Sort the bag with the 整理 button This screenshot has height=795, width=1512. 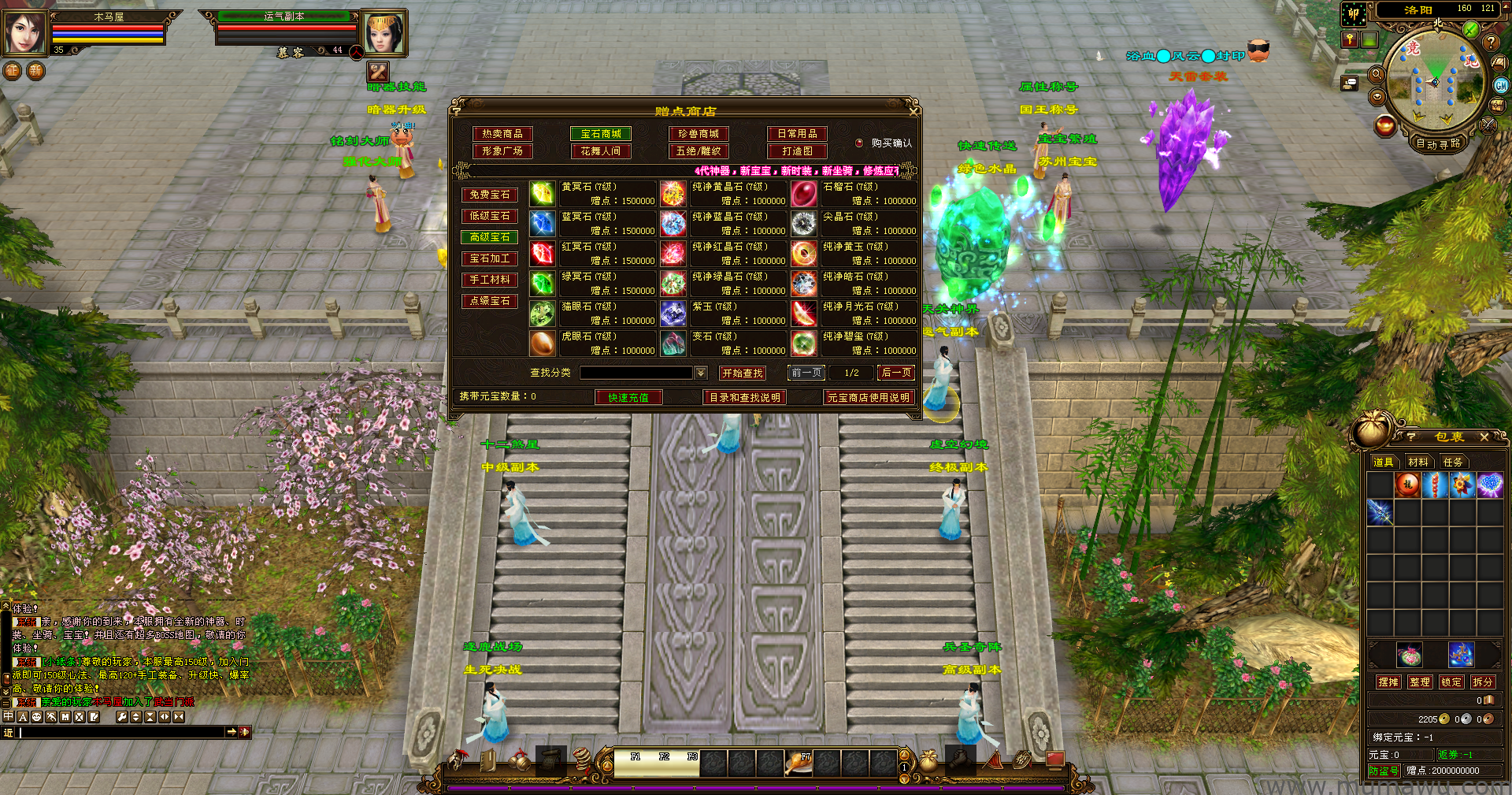pos(1420,682)
